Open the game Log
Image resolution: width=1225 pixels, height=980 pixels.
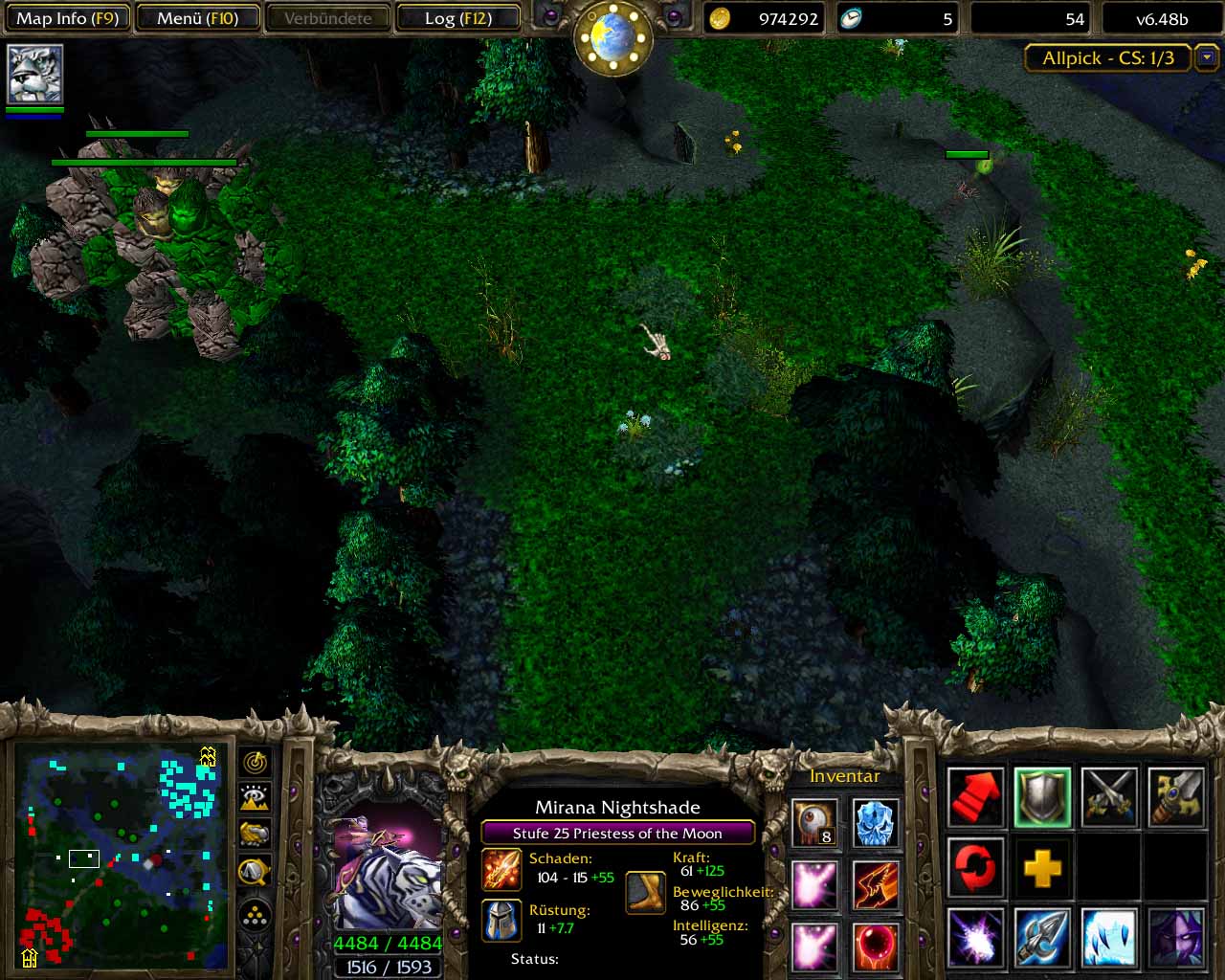pyautogui.click(x=458, y=18)
